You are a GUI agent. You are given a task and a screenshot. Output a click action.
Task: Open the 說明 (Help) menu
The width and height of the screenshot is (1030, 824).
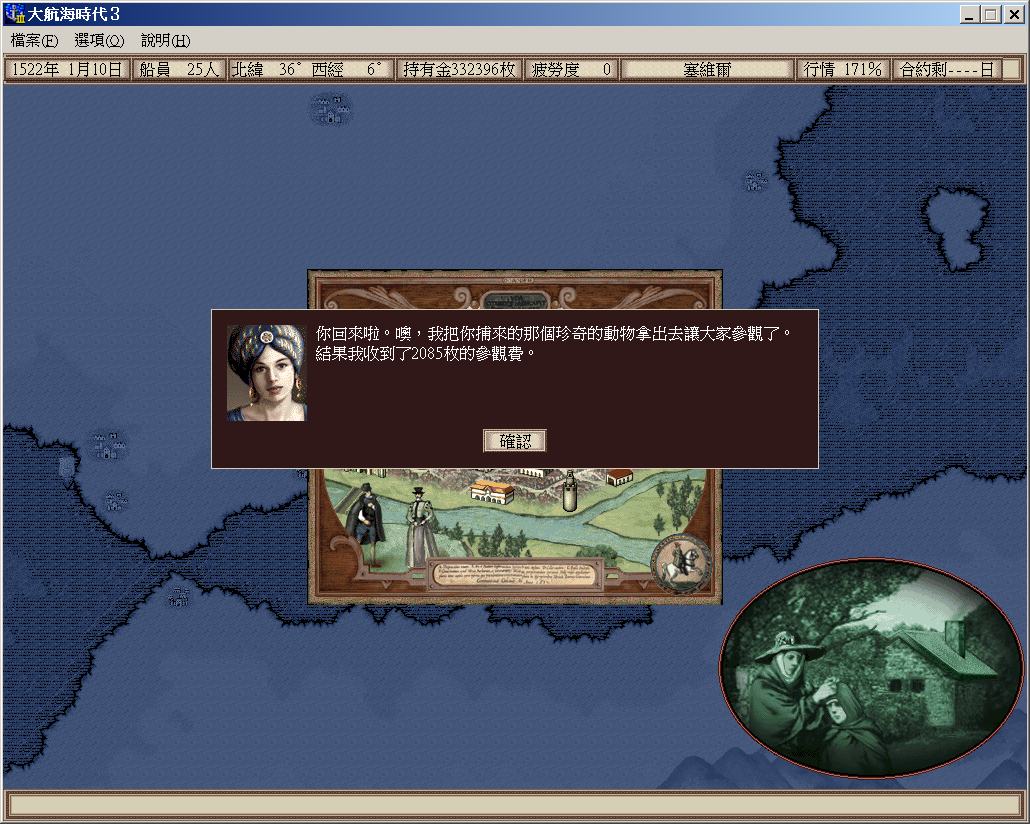point(165,41)
